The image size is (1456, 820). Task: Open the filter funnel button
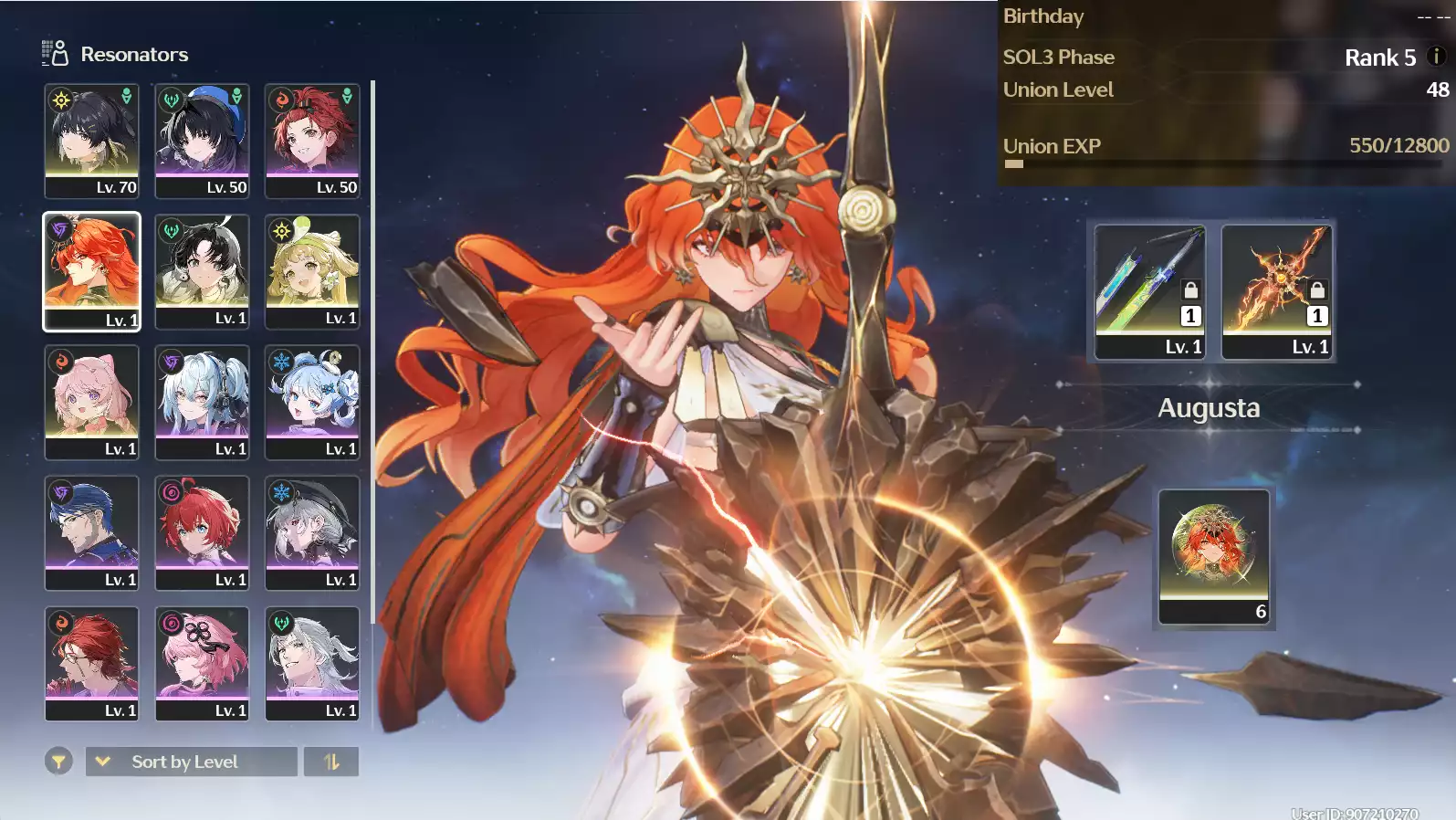tap(58, 761)
